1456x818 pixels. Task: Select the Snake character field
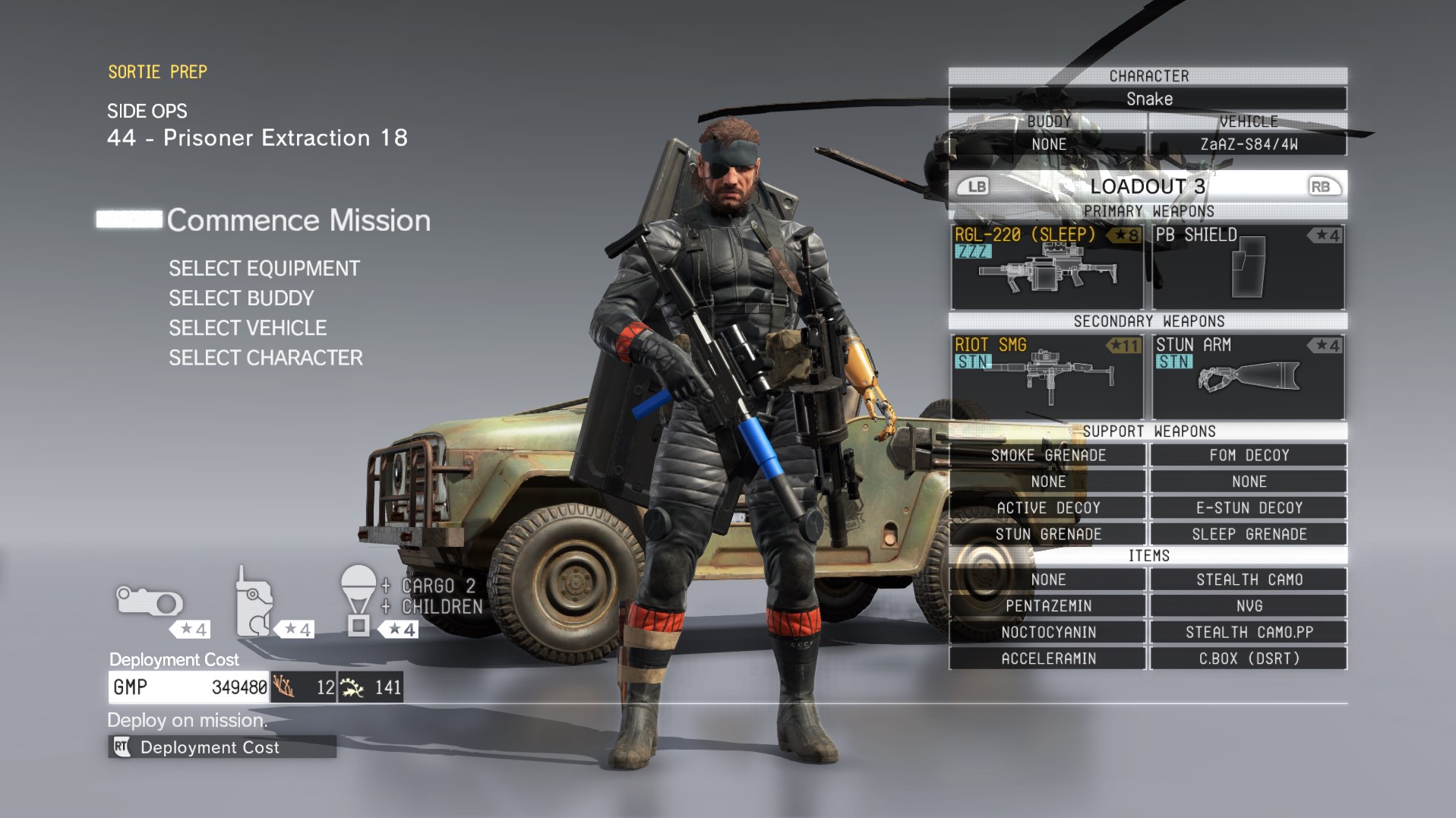pos(1148,99)
